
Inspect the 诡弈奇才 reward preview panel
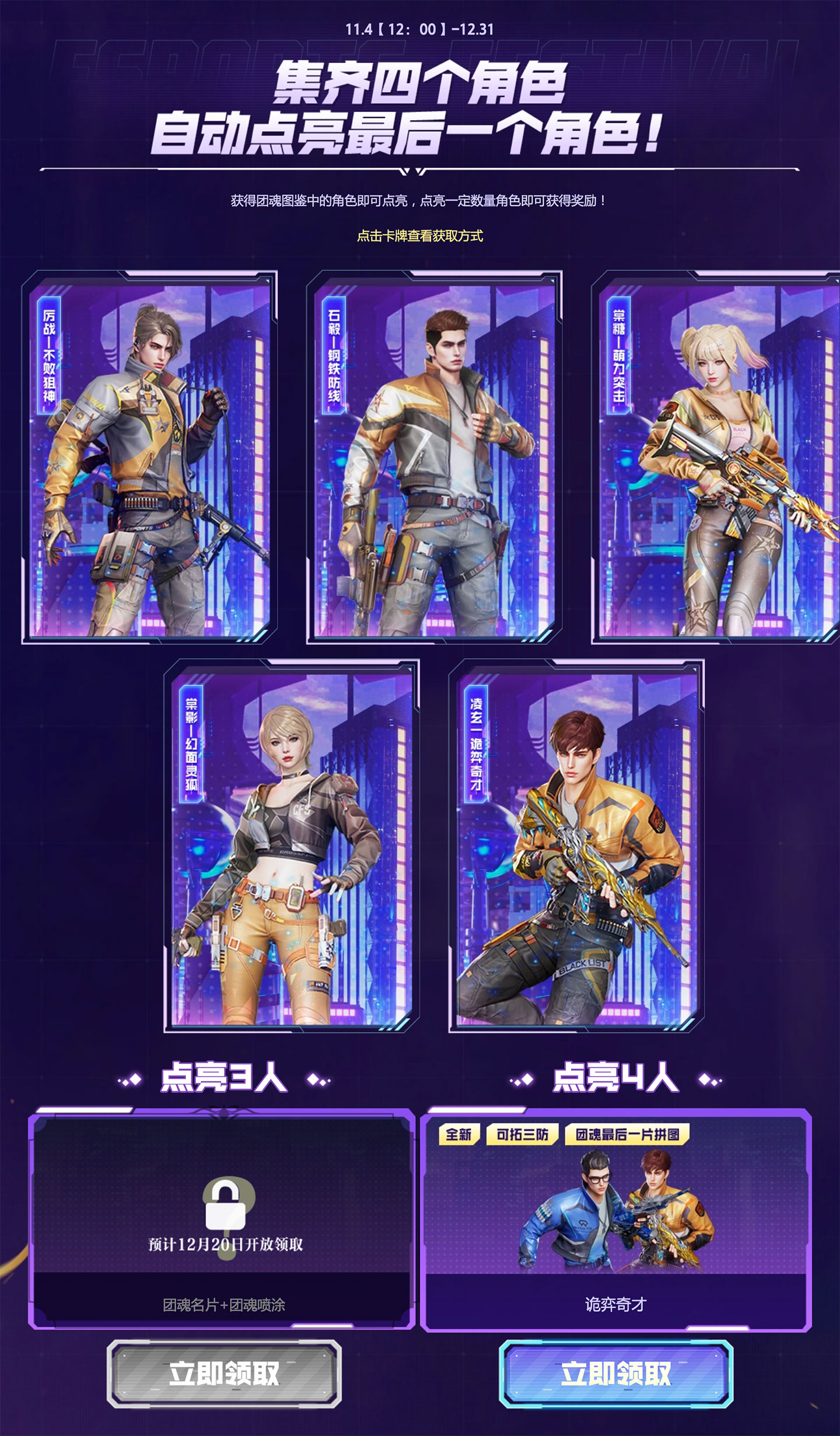tap(616, 1220)
